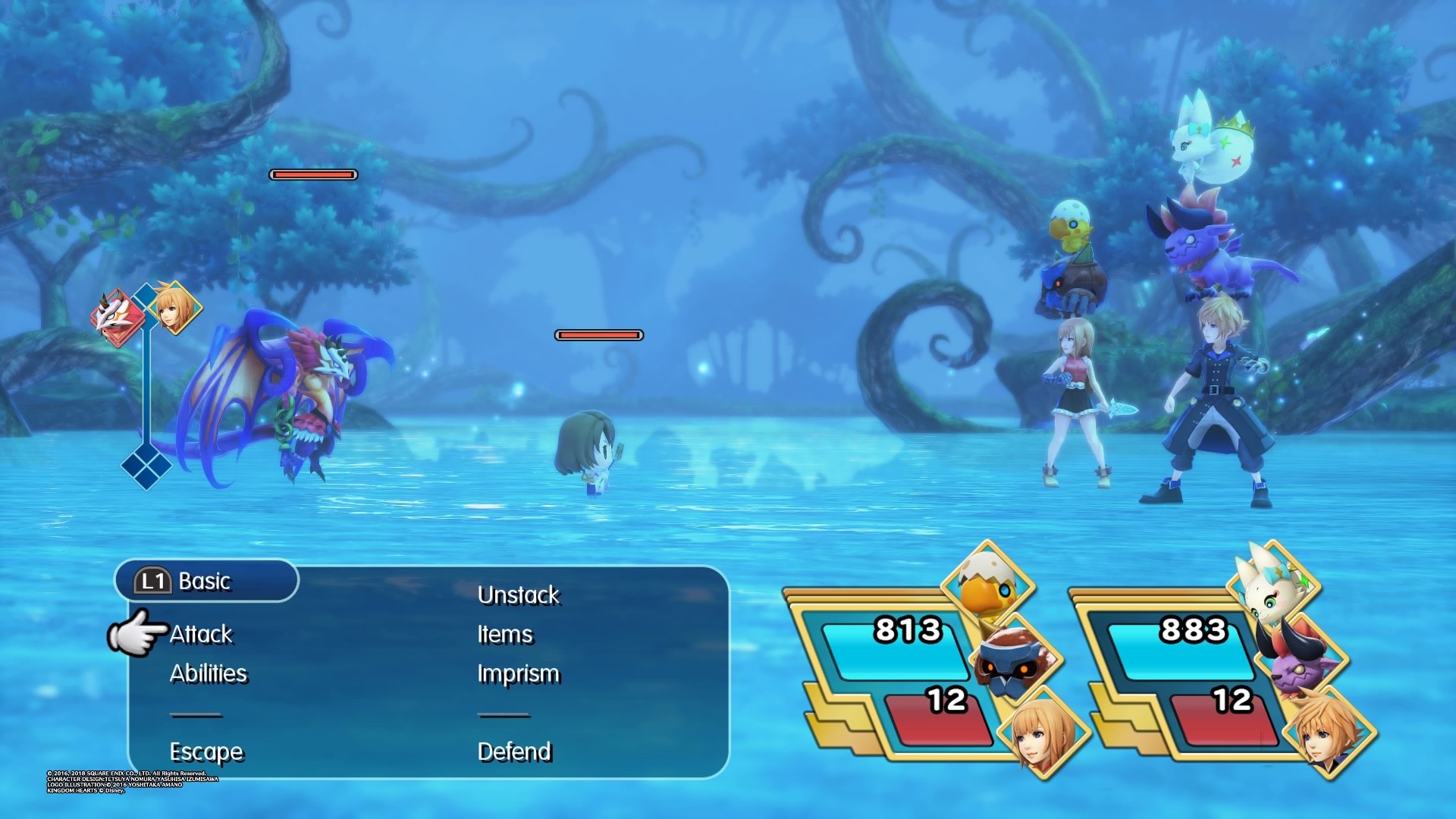
Task: Toggle Unstack to split the party
Action: coord(519,596)
